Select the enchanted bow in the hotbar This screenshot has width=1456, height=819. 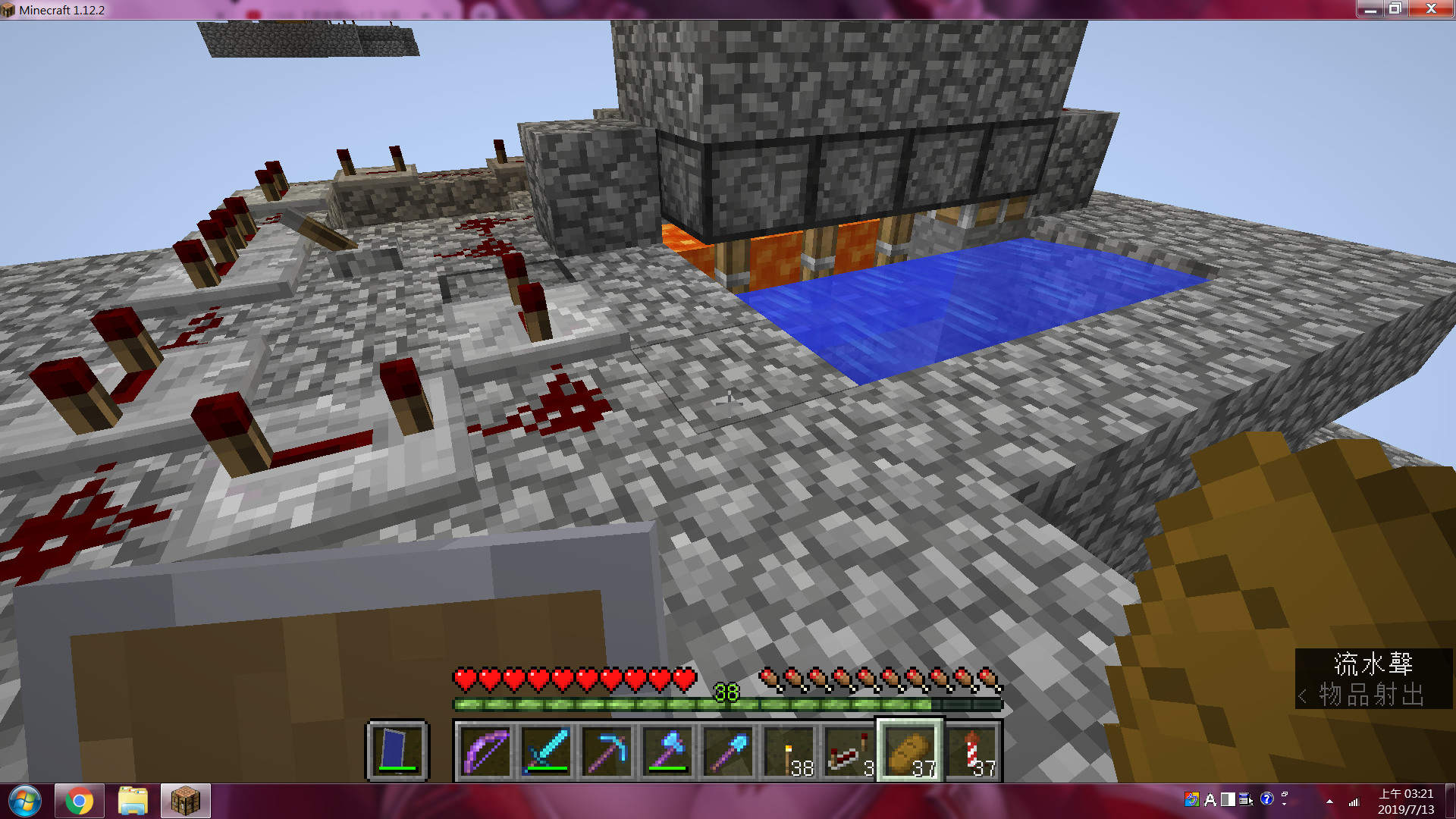tap(485, 751)
